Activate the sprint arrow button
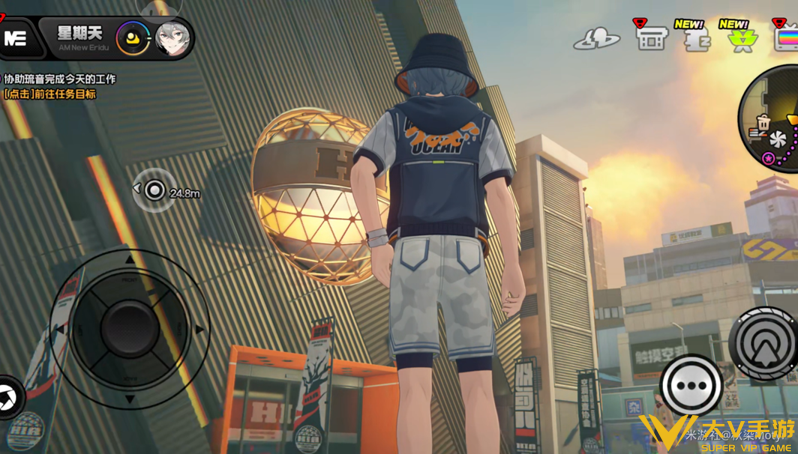The width and height of the screenshot is (798, 454). (765, 343)
